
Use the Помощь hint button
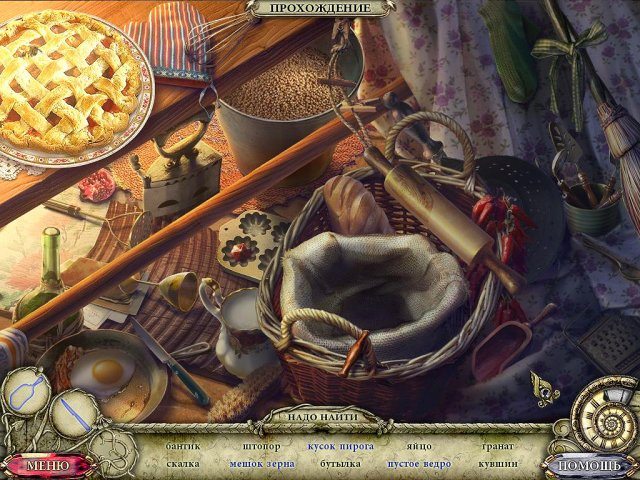588,465
